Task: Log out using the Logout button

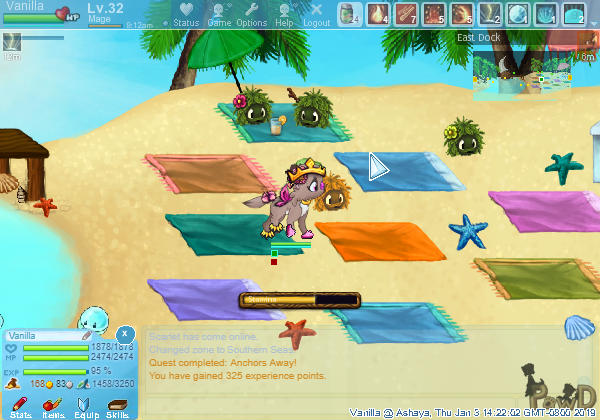Action: click(x=316, y=14)
